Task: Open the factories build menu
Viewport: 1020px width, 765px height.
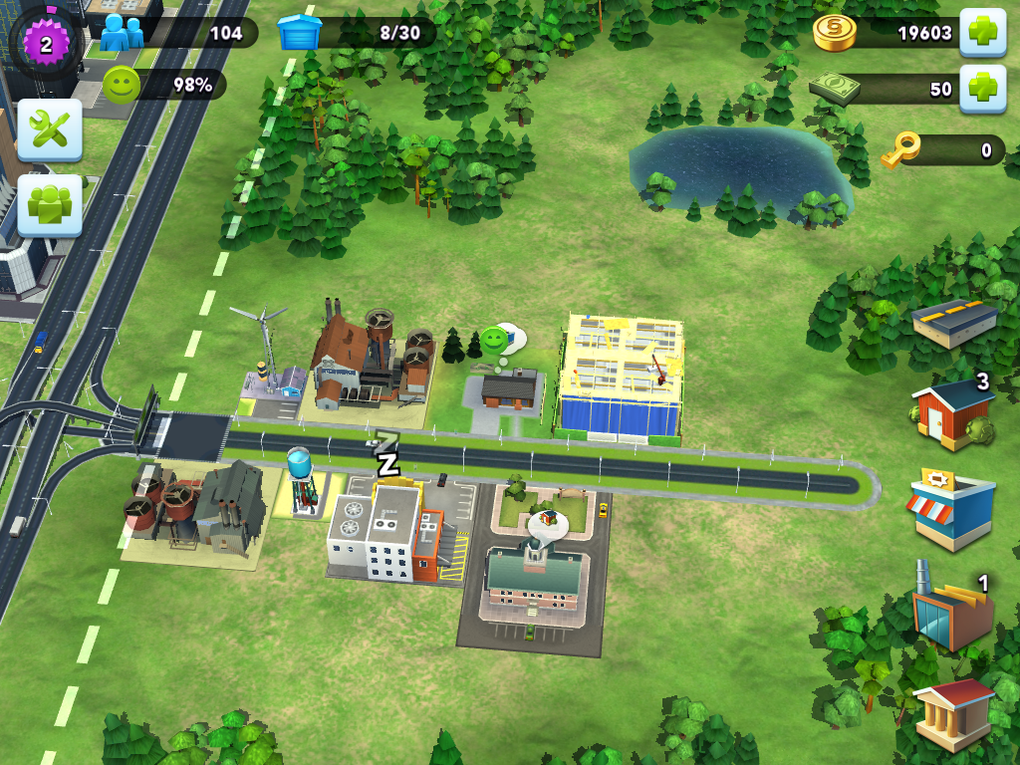Action: (951, 610)
